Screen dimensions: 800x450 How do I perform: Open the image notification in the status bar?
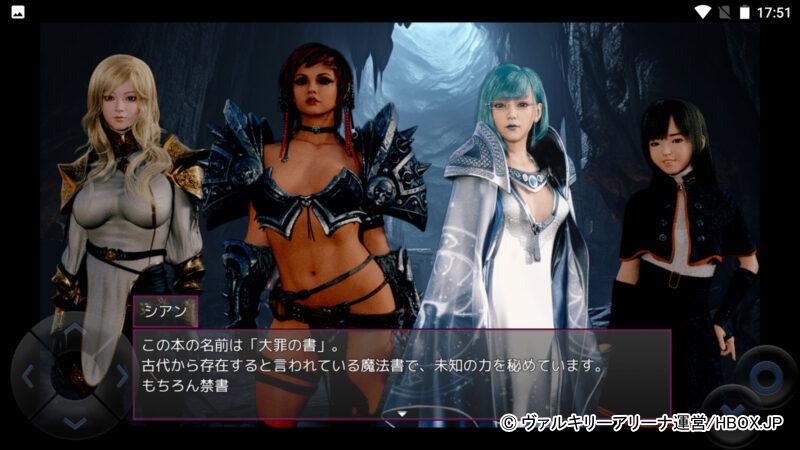(17, 12)
